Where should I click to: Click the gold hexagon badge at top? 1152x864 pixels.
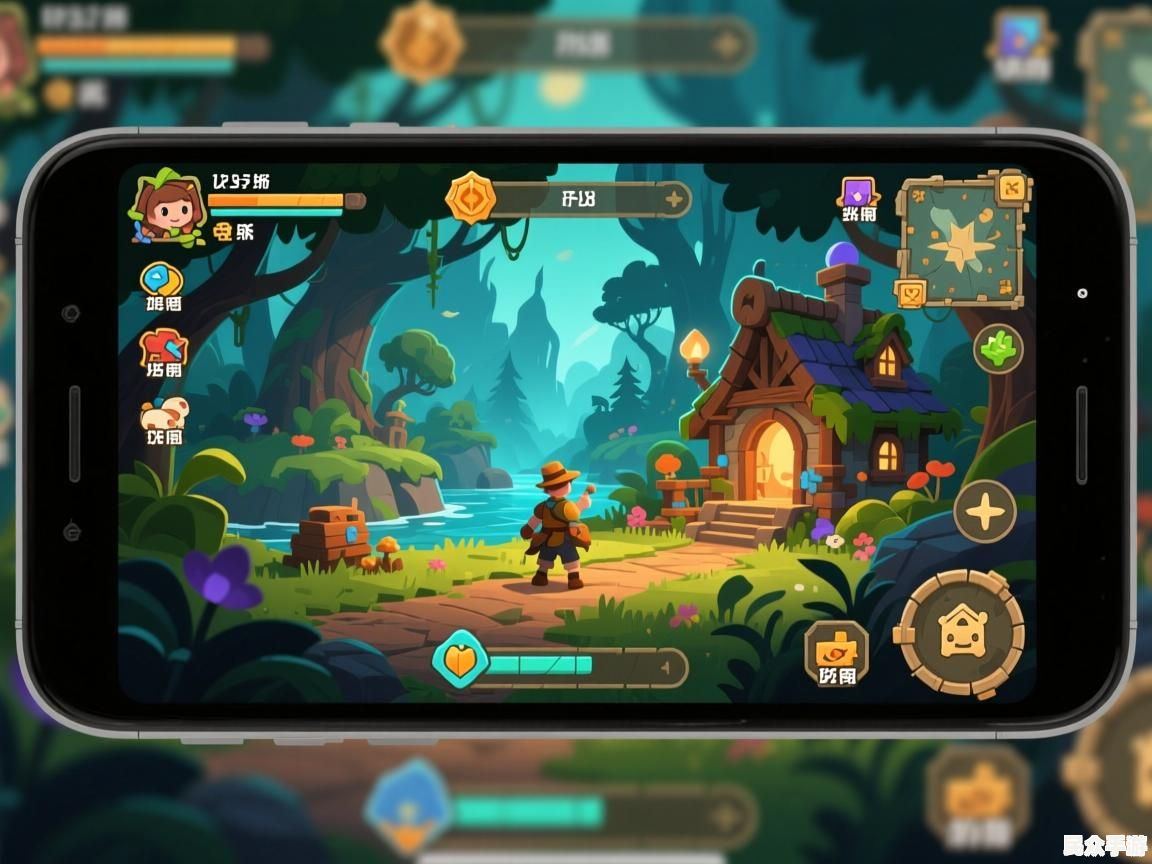(x=470, y=197)
